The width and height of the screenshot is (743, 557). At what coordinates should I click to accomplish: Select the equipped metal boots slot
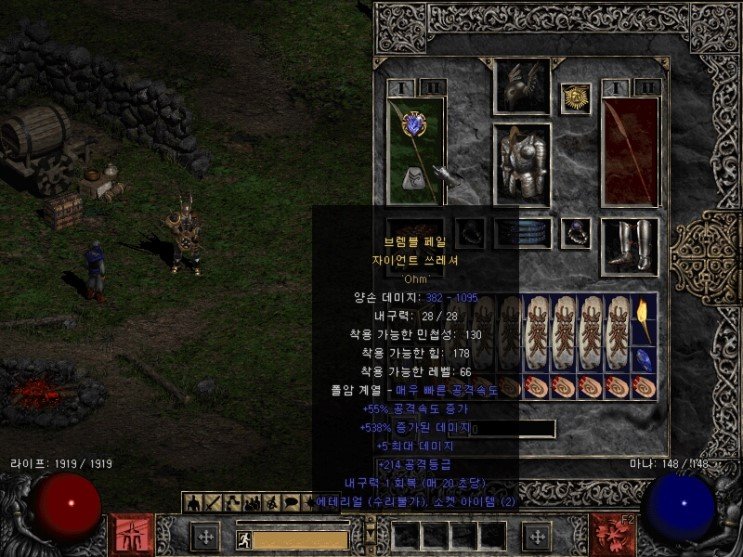pyautogui.click(x=630, y=247)
